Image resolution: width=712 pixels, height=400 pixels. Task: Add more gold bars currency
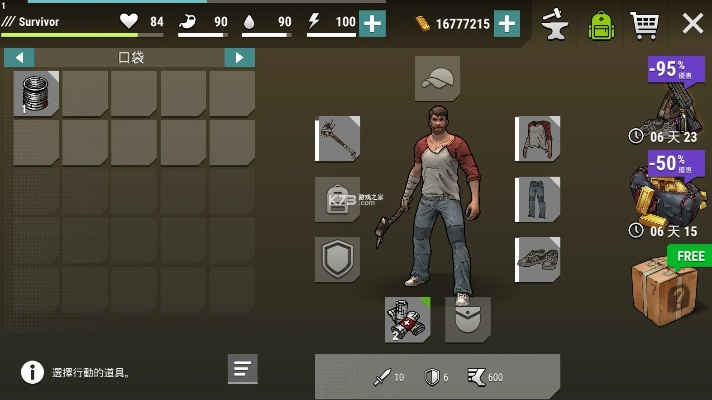pos(507,23)
